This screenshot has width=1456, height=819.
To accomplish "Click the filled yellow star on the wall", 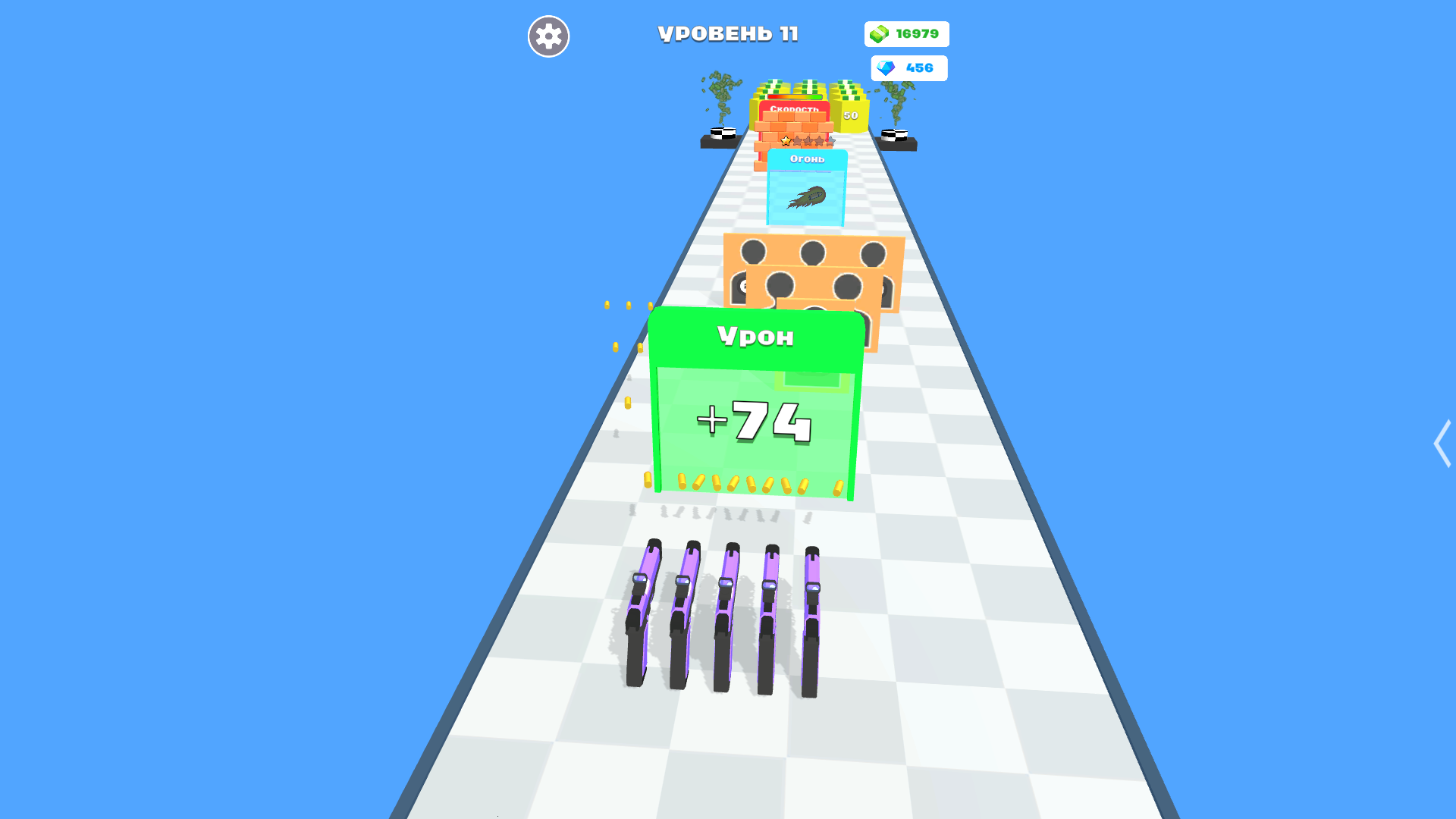I will (786, 141).
